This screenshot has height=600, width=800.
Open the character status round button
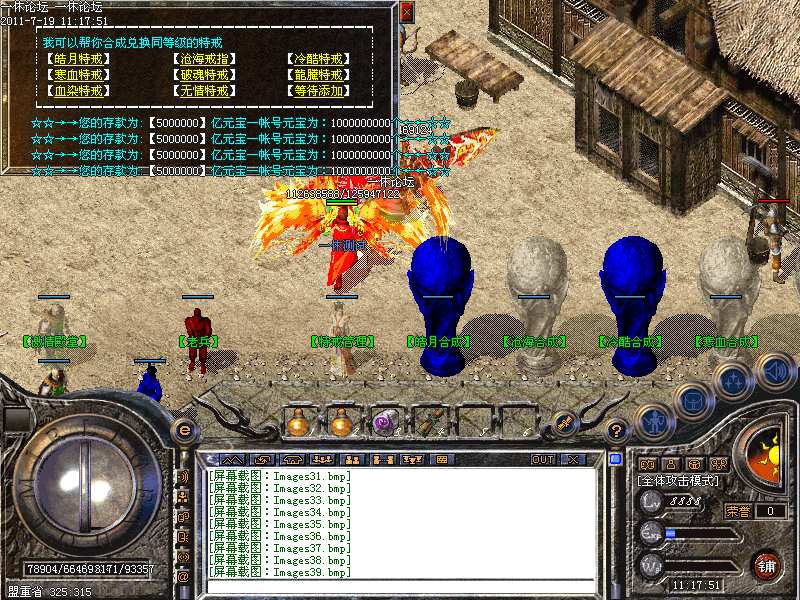[x=652, y=422]
